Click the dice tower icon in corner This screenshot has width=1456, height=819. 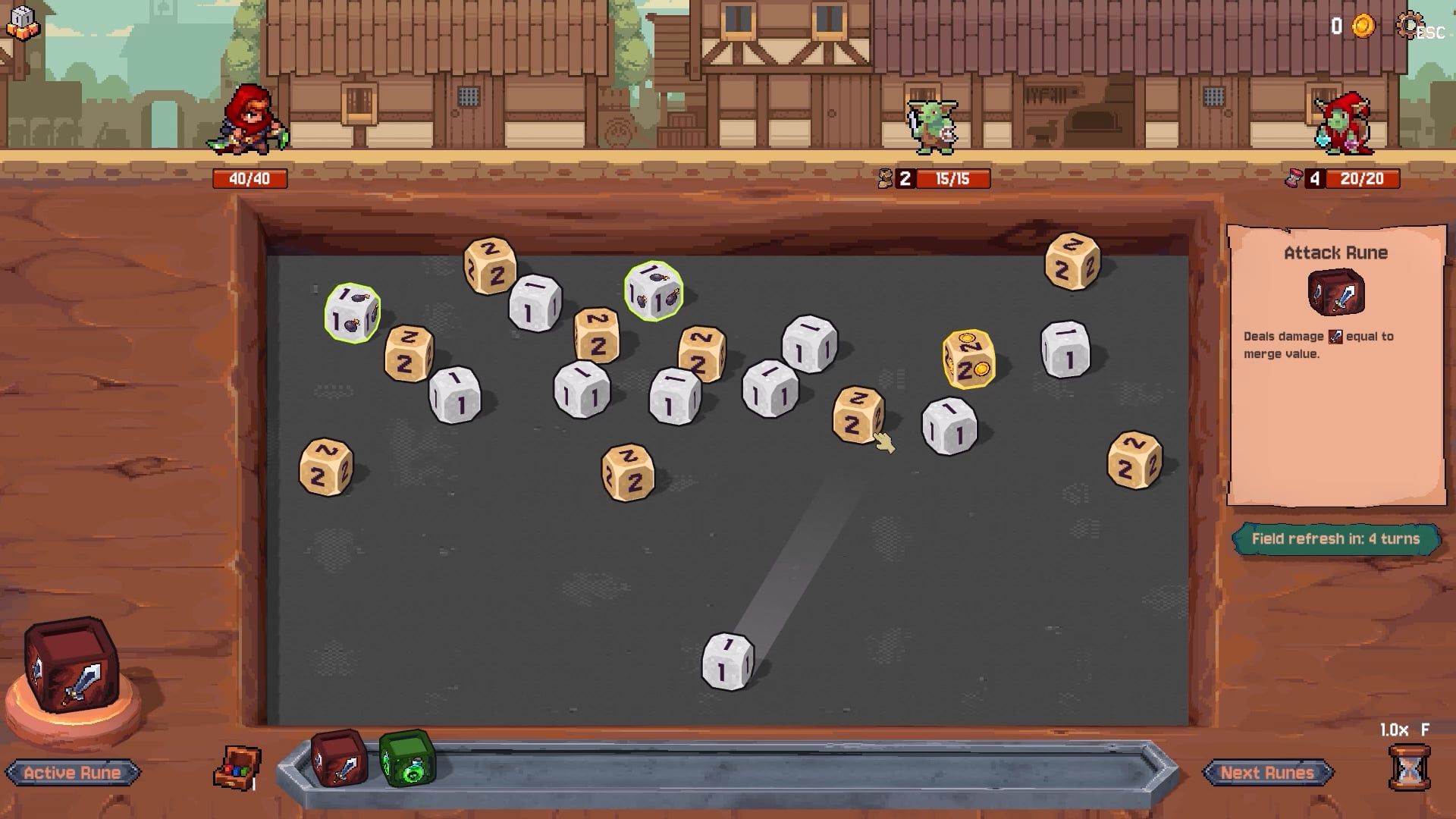22,24
